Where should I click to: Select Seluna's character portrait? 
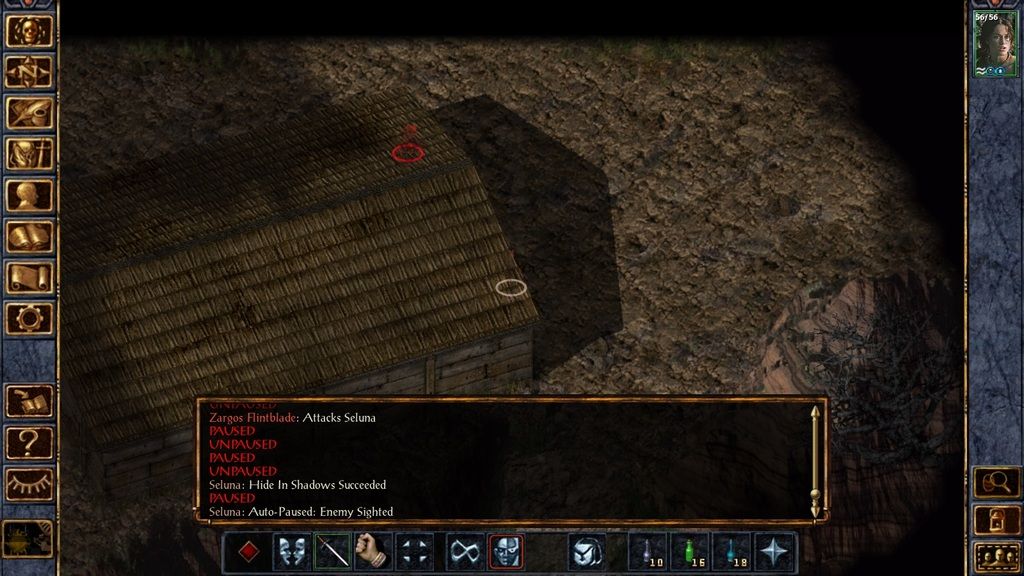[x=995, y=43]
